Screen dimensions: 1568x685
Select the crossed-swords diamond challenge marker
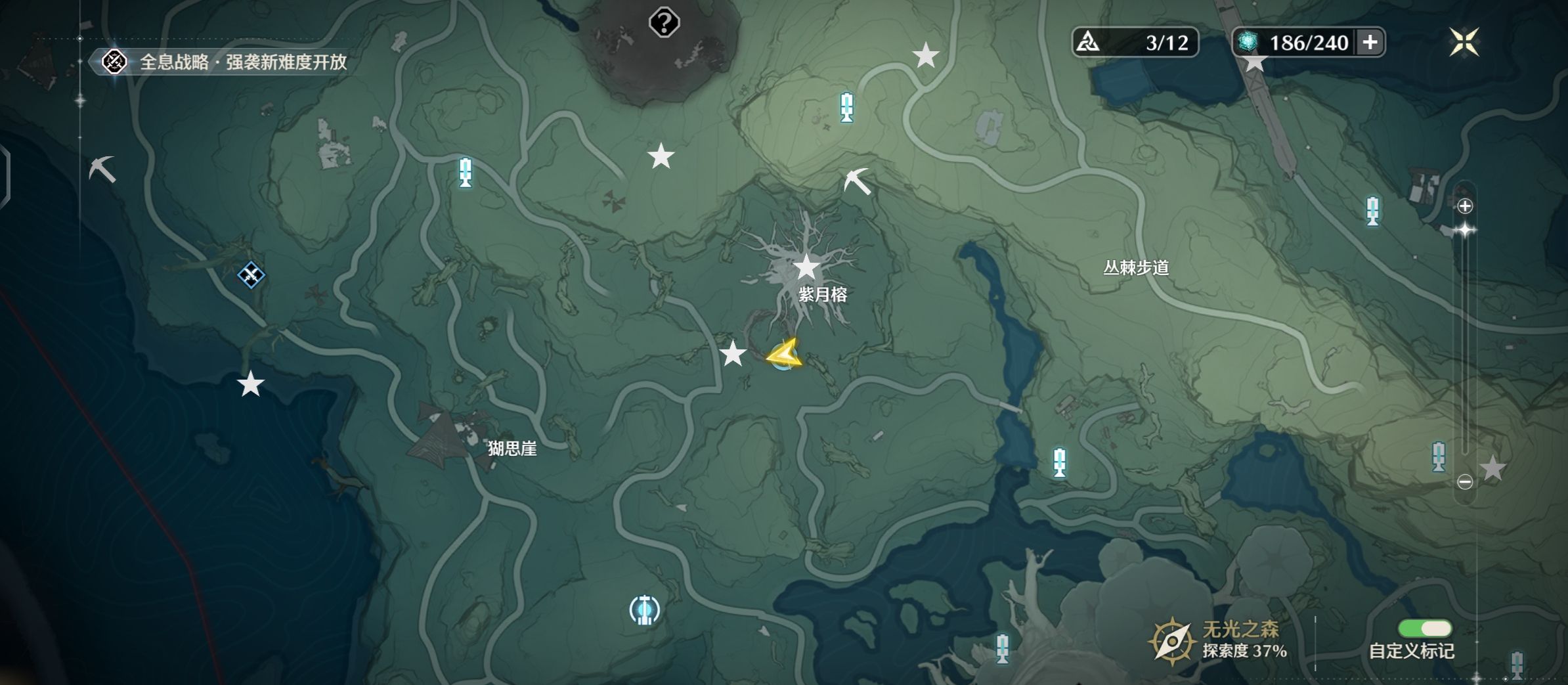(x=251, y=275)
